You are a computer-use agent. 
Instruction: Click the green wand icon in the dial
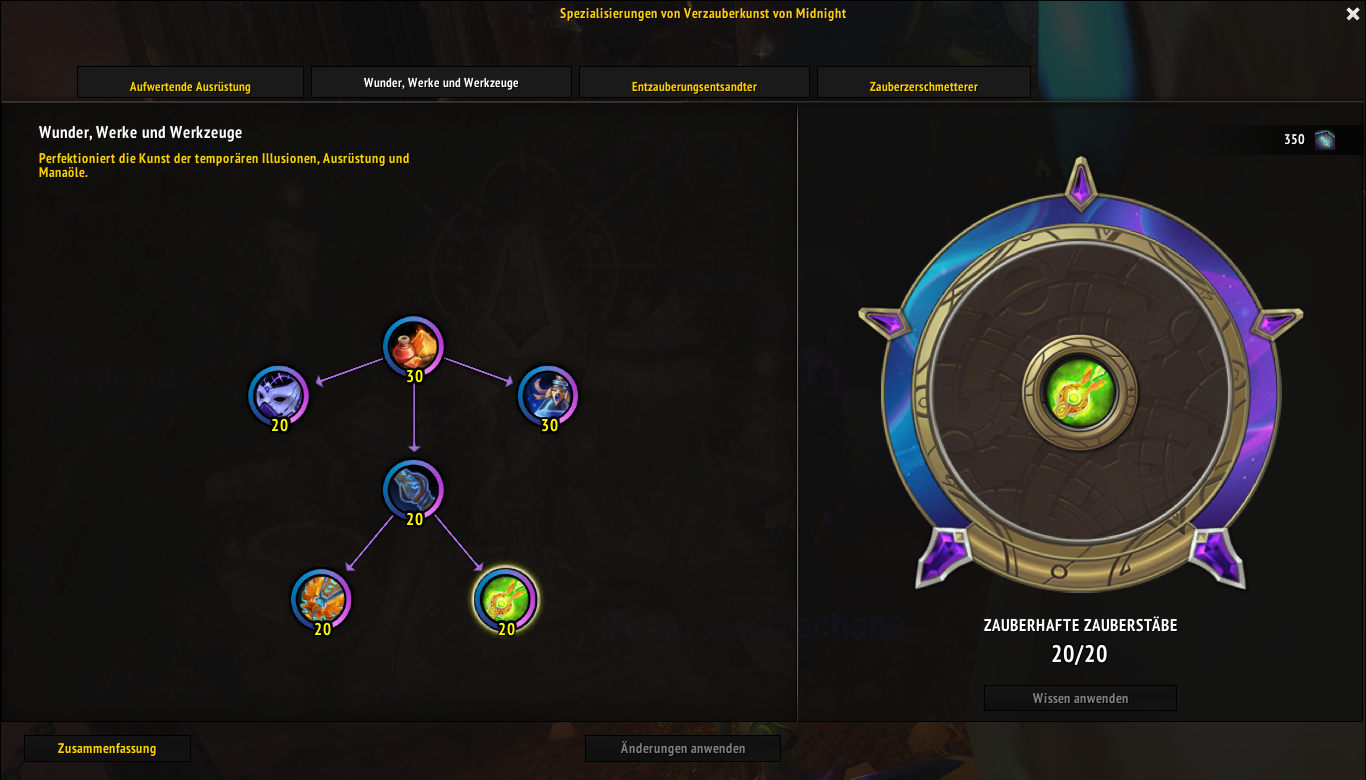(1079, 392)
